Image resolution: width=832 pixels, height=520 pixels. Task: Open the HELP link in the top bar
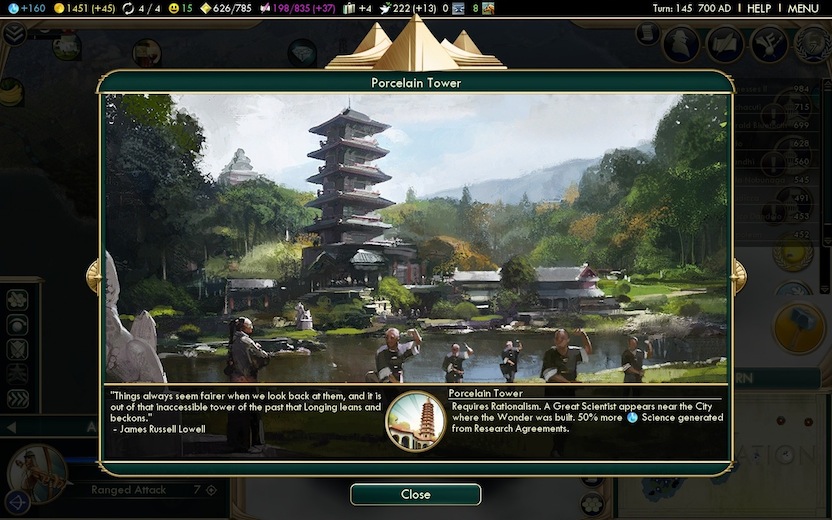click(x=759, y=8)
